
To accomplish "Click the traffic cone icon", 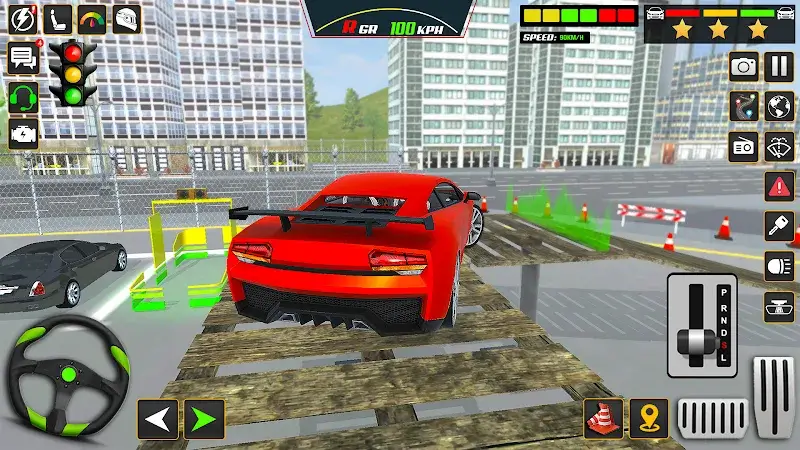I will point(604,418).
